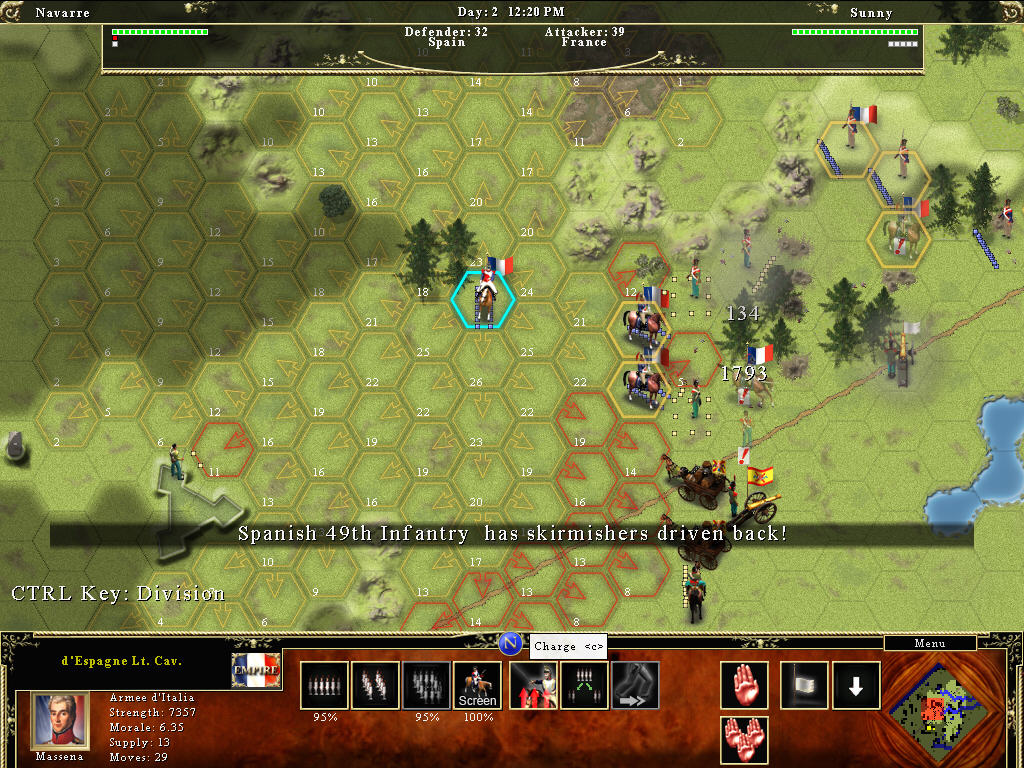Open the Menu button
Screen dimensions: 1024x768
point(929,643)
